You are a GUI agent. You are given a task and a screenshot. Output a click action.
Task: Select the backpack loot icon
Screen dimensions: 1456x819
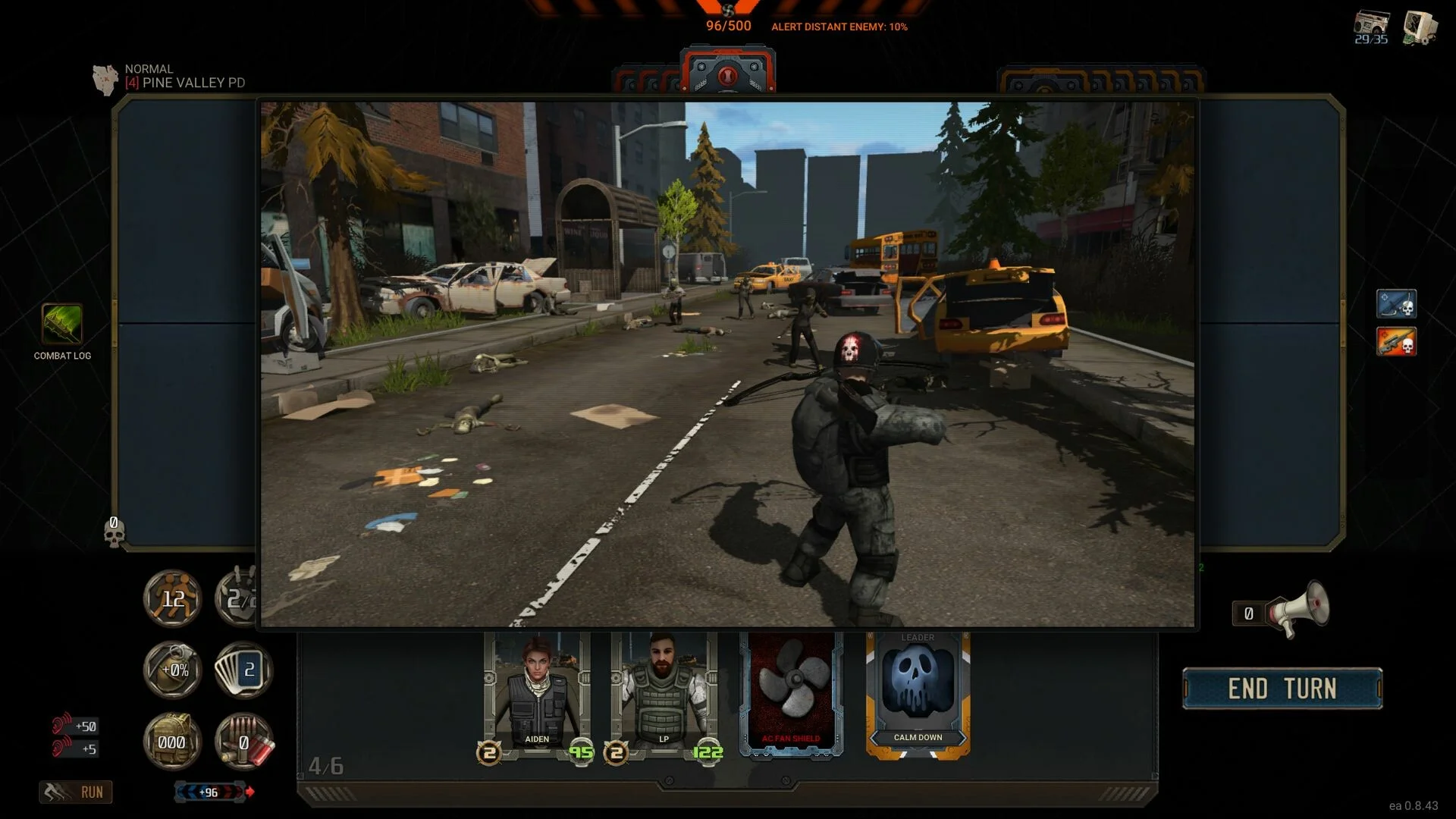pyautogui.click(x=172, y=741)
